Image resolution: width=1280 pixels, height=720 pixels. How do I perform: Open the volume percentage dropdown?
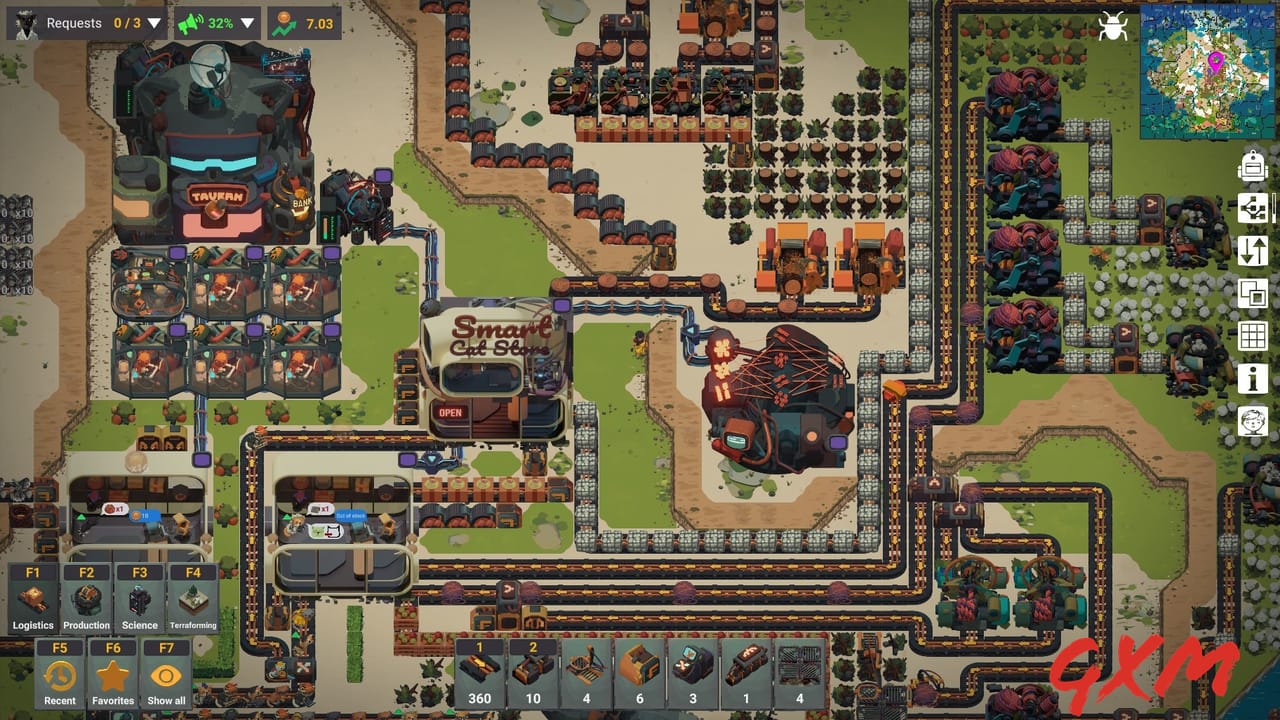click(247, 22)
